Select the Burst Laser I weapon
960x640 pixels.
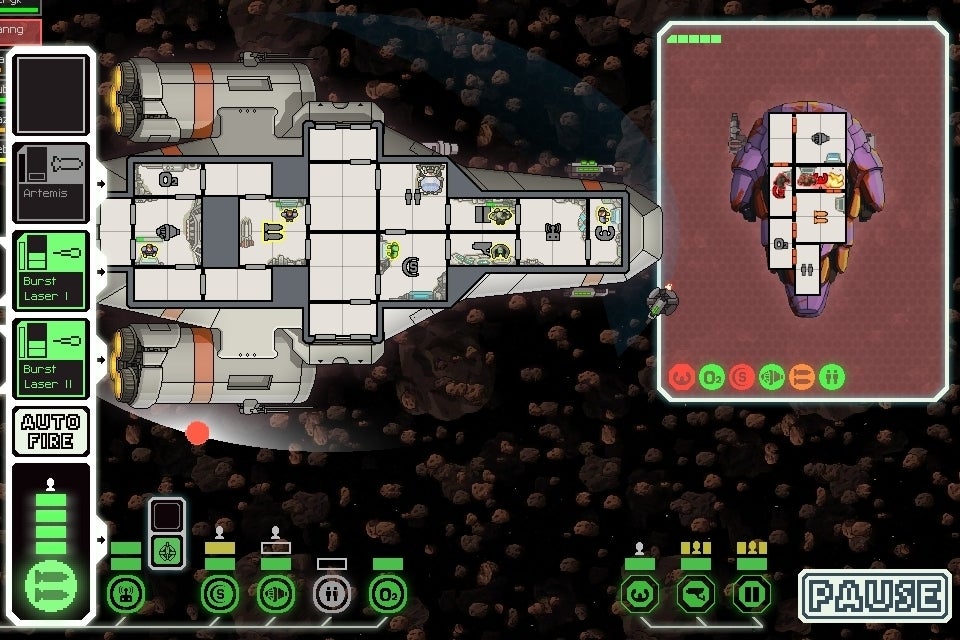click(52, 271)
